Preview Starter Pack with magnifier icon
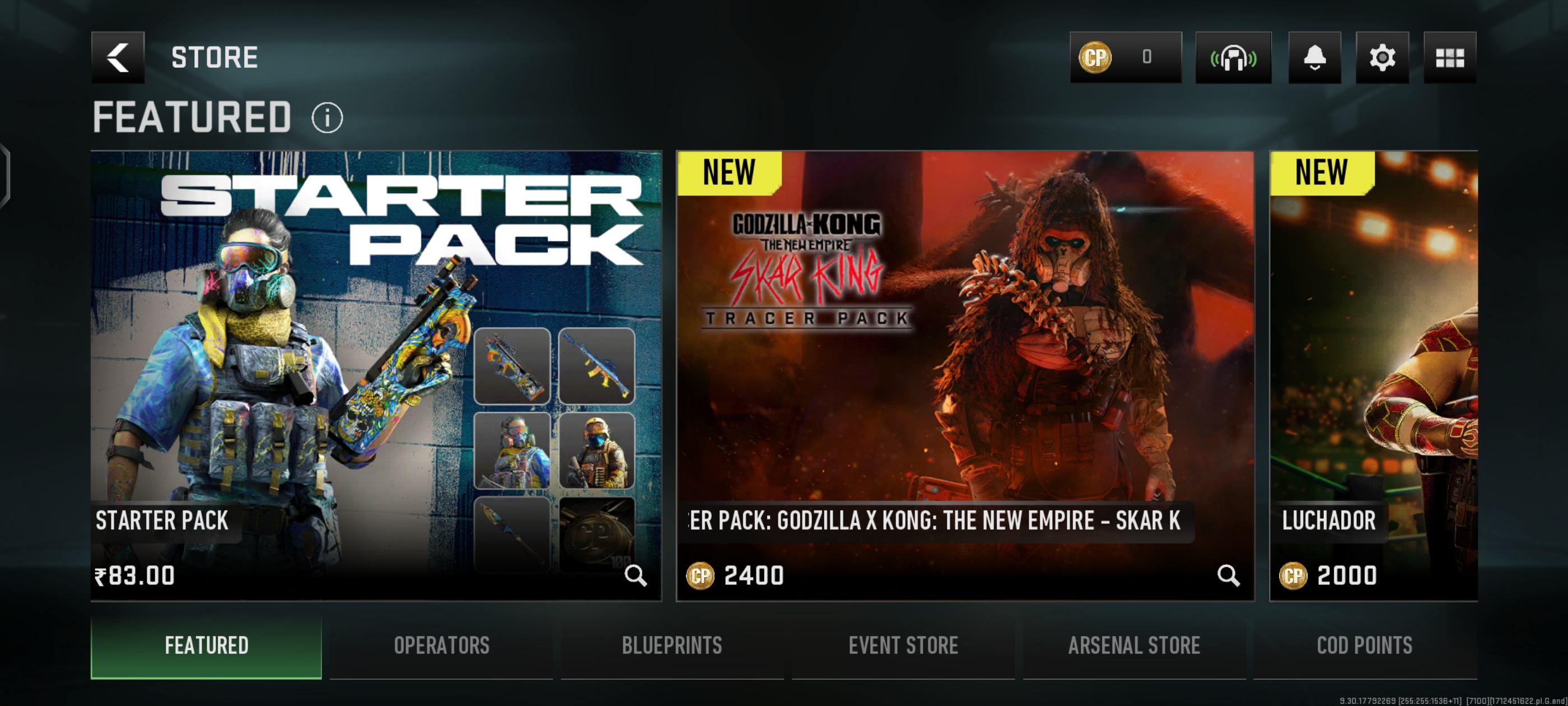Viewport: 1568px width, 706px height. point(636,575)
